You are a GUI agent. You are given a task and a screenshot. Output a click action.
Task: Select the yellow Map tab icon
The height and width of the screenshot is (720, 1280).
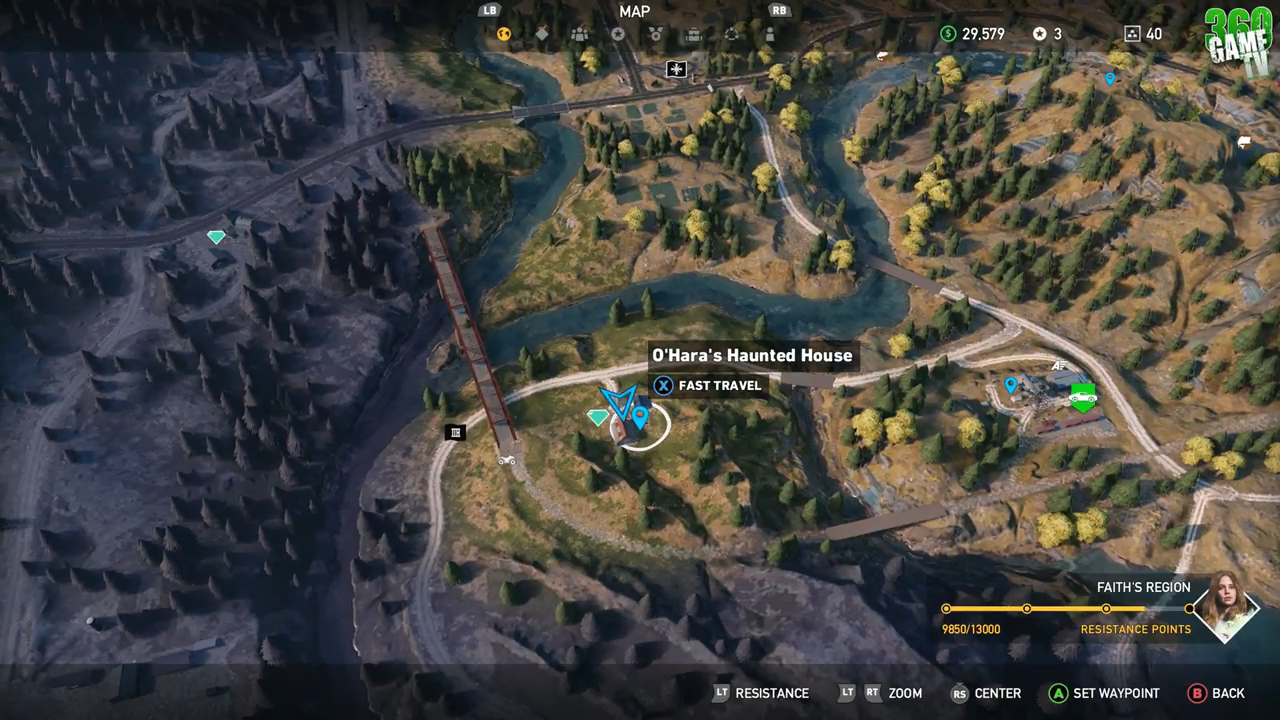coord(504,34)
